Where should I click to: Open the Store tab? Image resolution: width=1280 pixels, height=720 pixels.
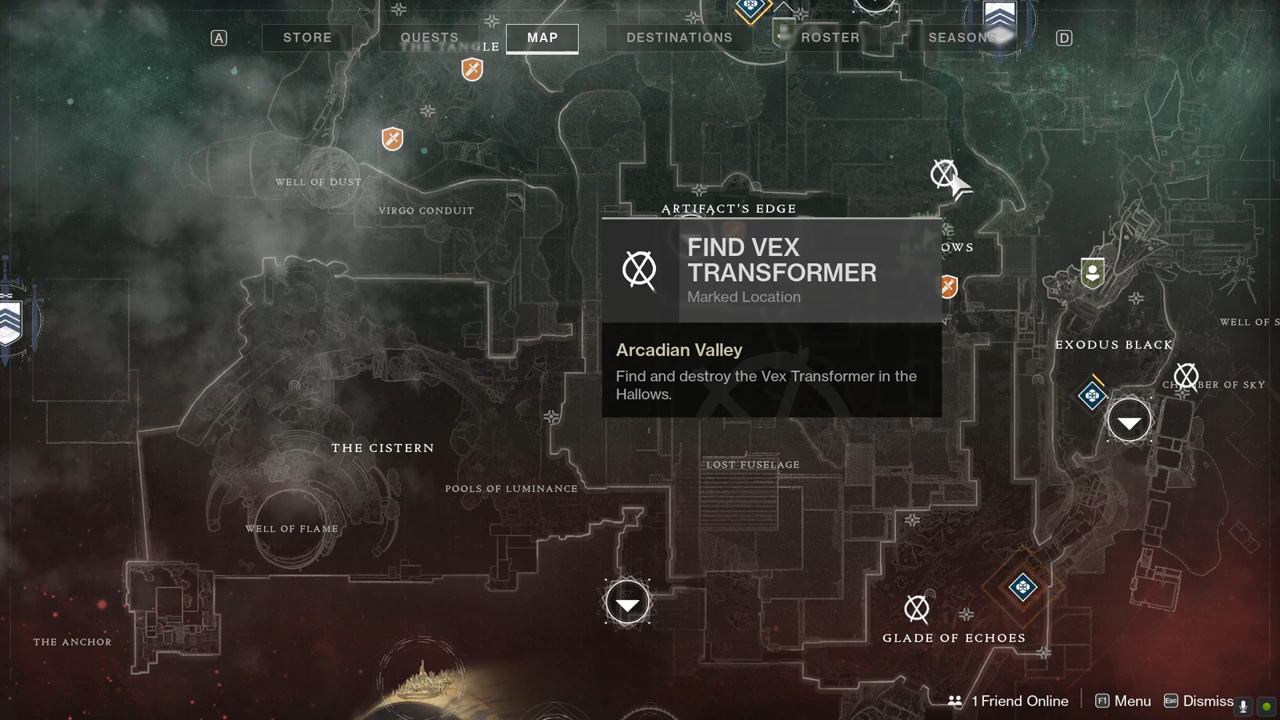[x=307, y=38]
